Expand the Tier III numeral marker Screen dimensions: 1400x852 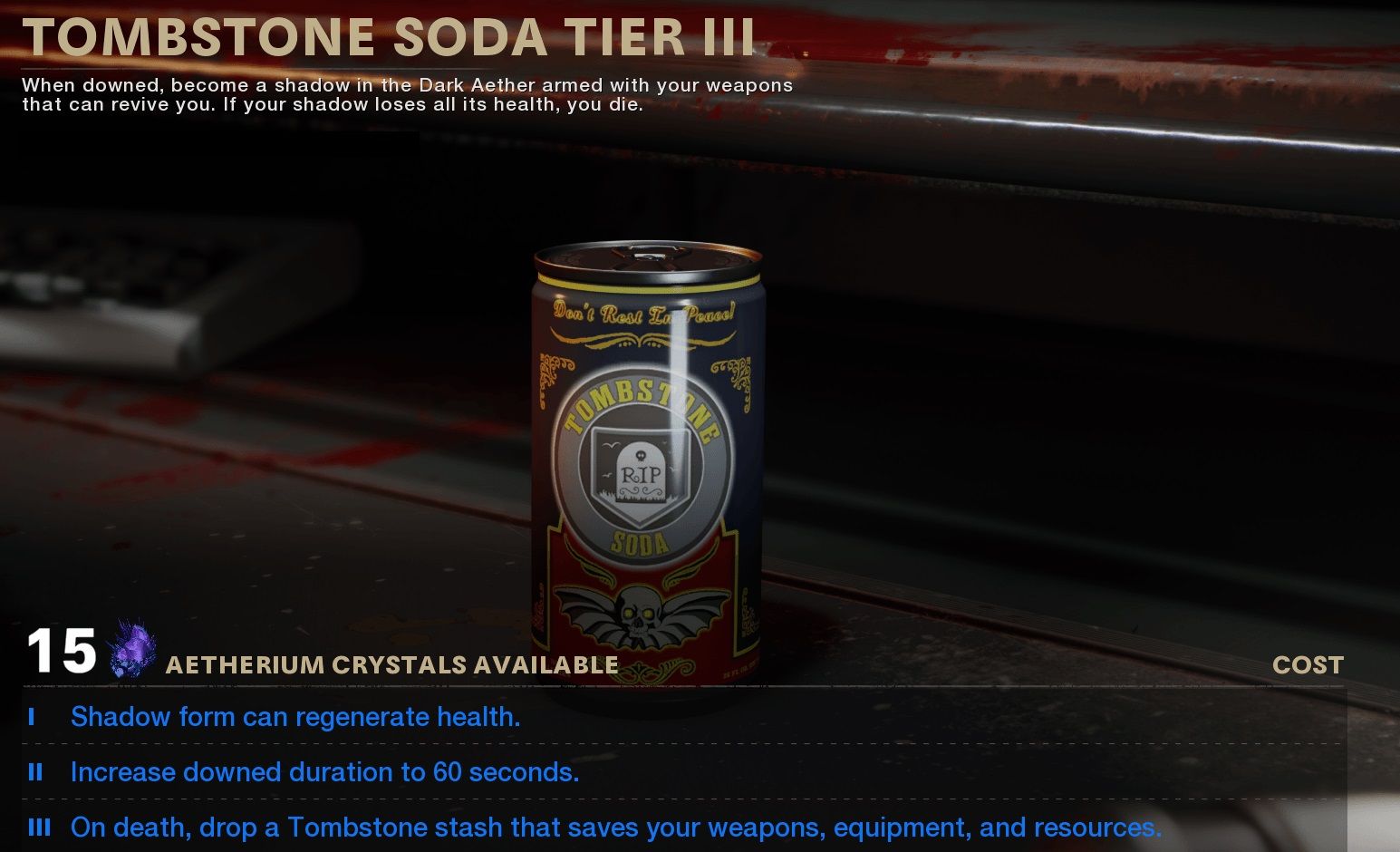(40, 828)
